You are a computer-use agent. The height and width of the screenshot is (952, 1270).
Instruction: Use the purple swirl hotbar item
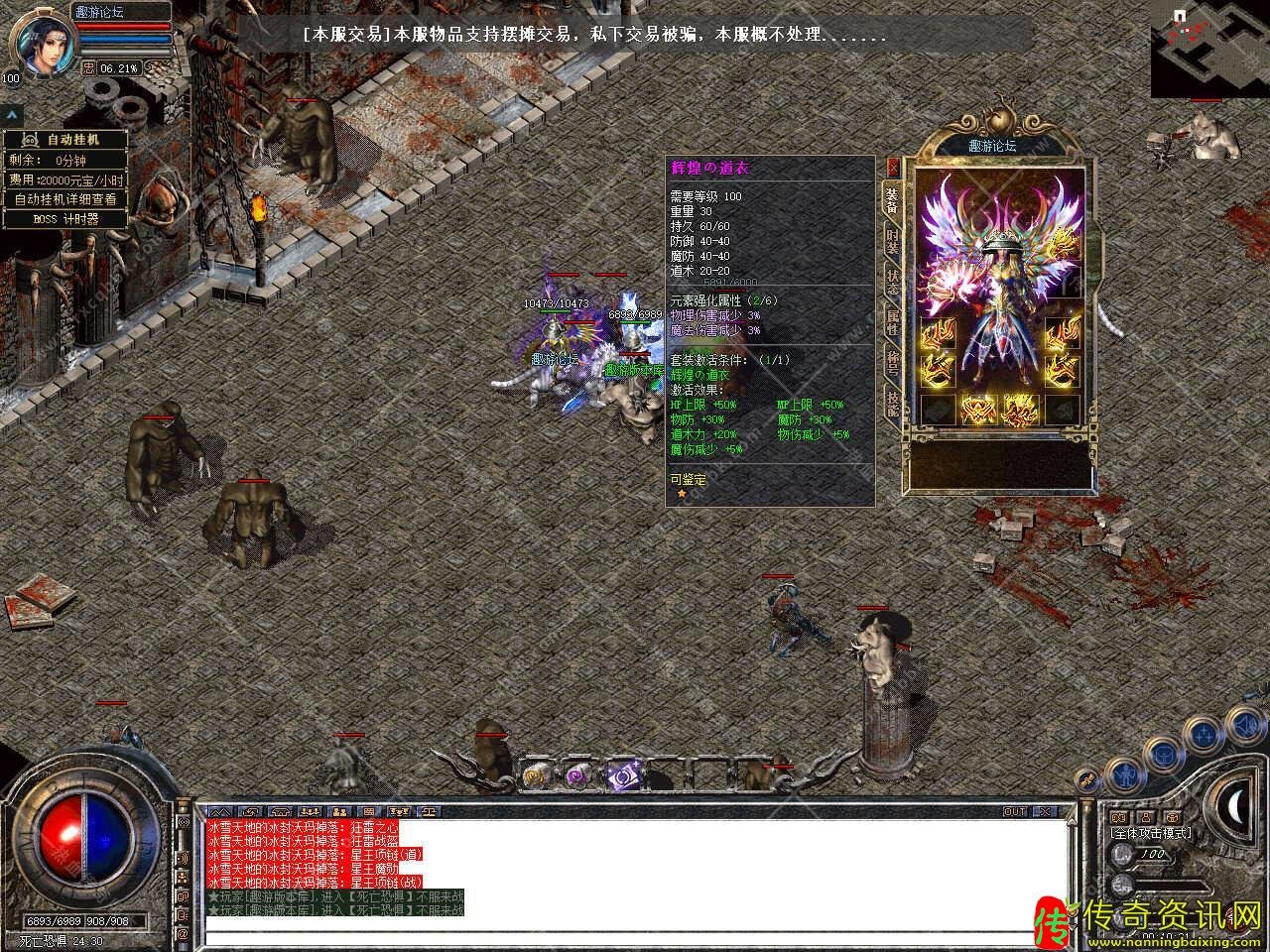pos(576,776)
